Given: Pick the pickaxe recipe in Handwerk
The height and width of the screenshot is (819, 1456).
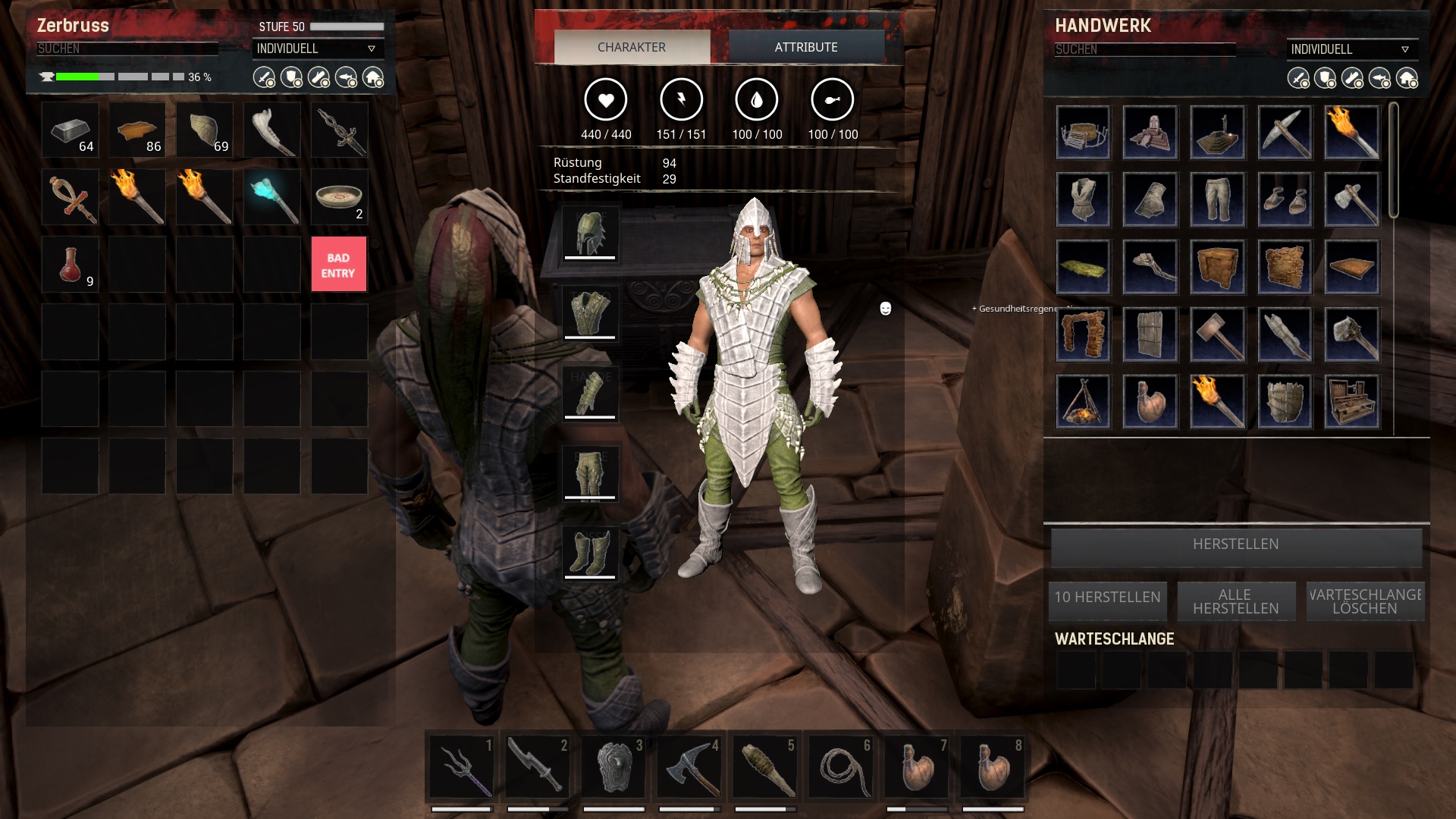Looking at the screenshot, I should click(1284, 133).
